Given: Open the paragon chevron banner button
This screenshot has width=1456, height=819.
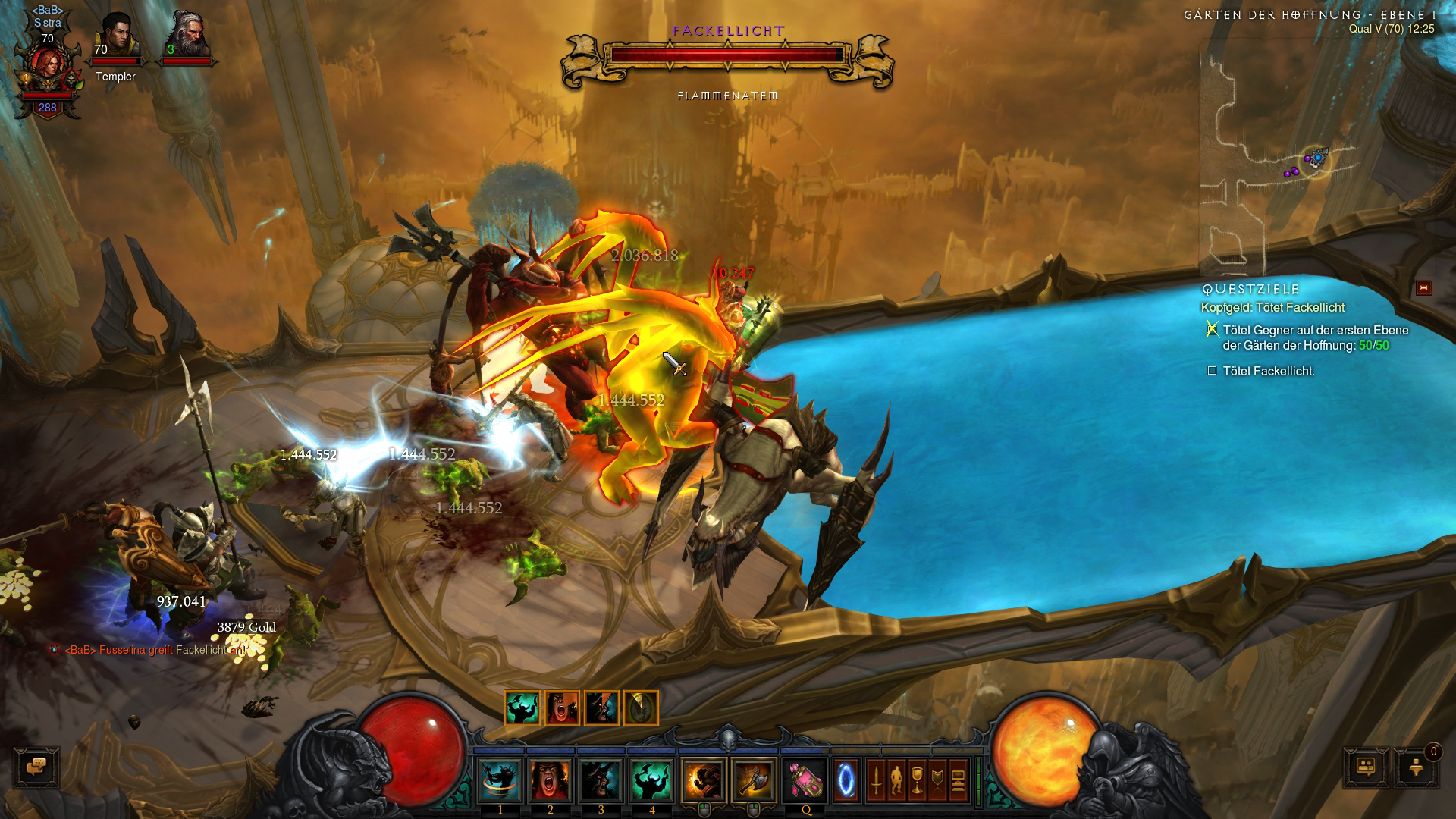Looking at the screenshot, I should 937,780.
